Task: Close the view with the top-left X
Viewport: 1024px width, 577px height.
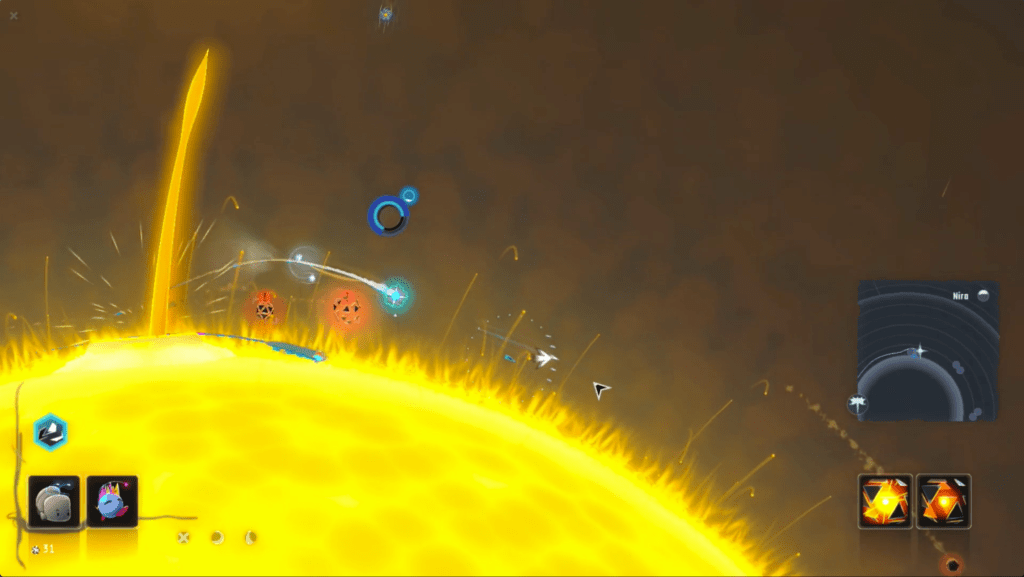Action: [x=13, y=15]
